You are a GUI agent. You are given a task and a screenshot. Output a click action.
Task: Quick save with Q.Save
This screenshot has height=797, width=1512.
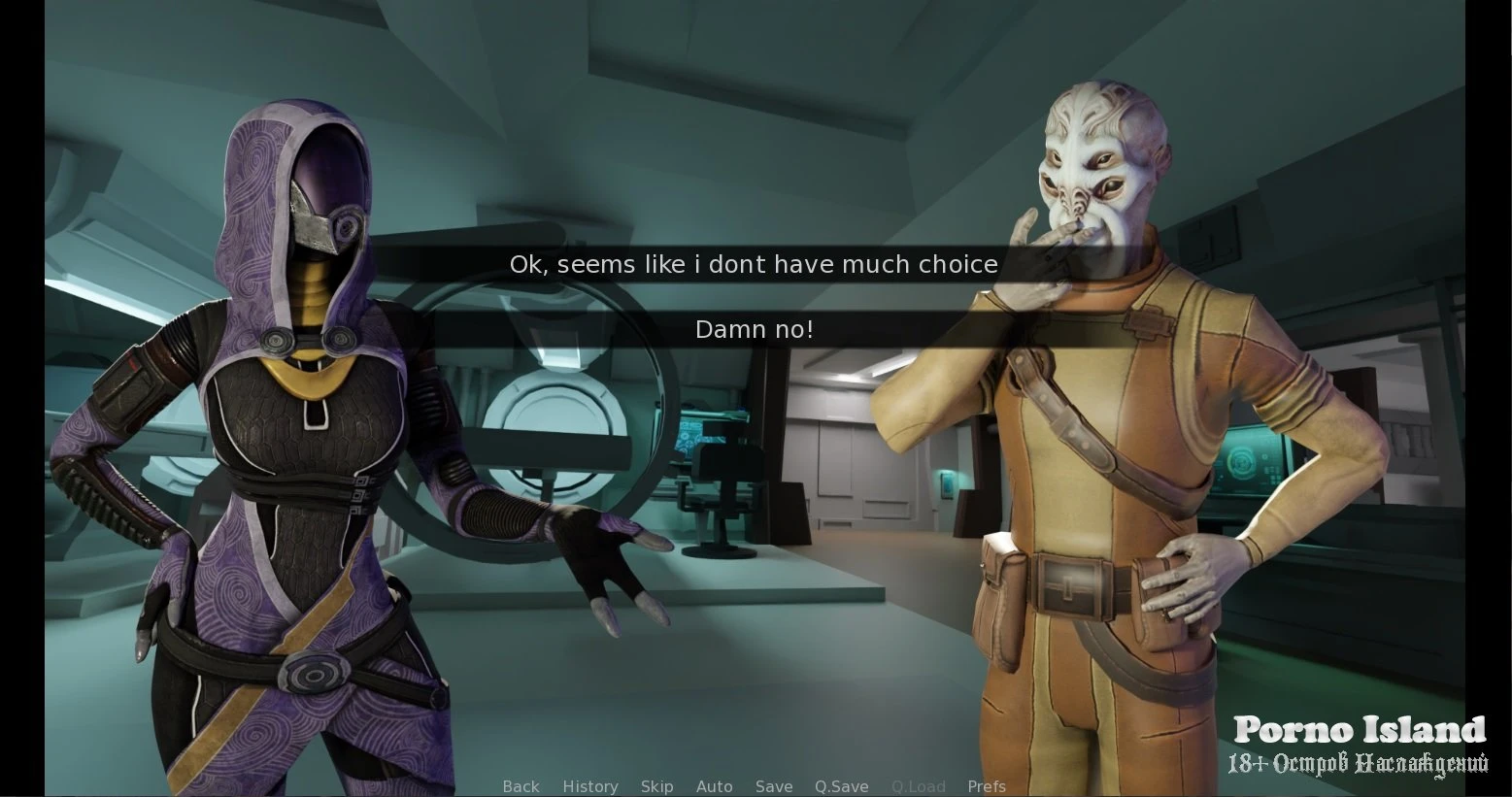click(842, 786)
